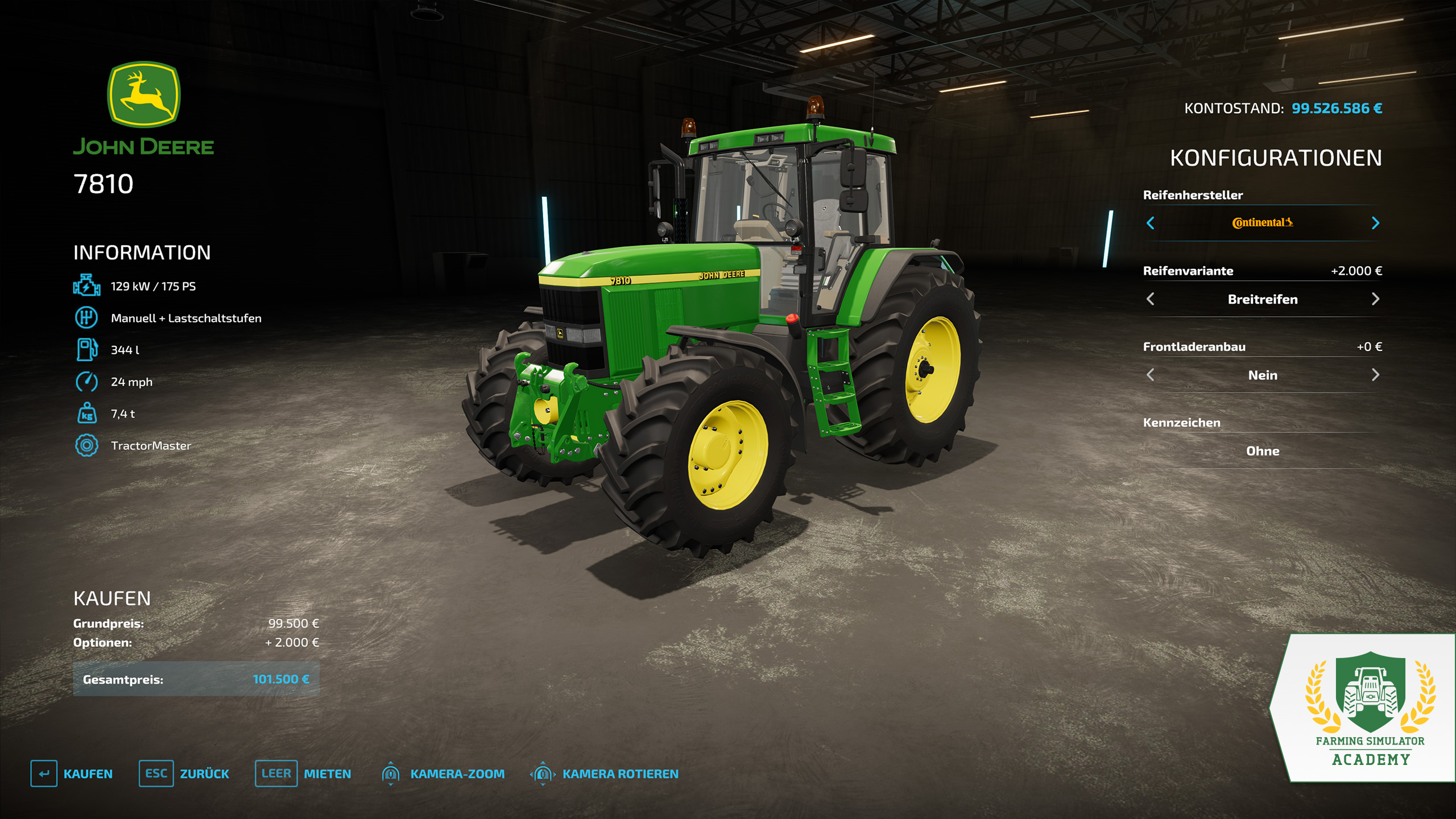Choose previous Frontladeranbau option
The height and width of the screenshot is (819, 1456).
(x=1150, y=375)
